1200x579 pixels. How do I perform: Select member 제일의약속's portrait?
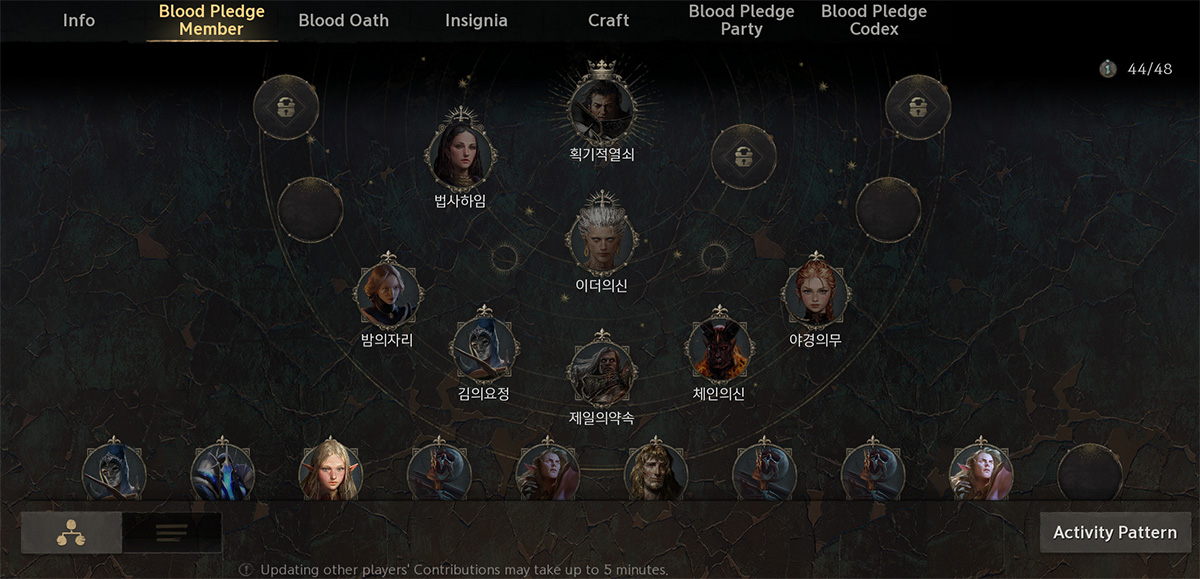point(602,372)
